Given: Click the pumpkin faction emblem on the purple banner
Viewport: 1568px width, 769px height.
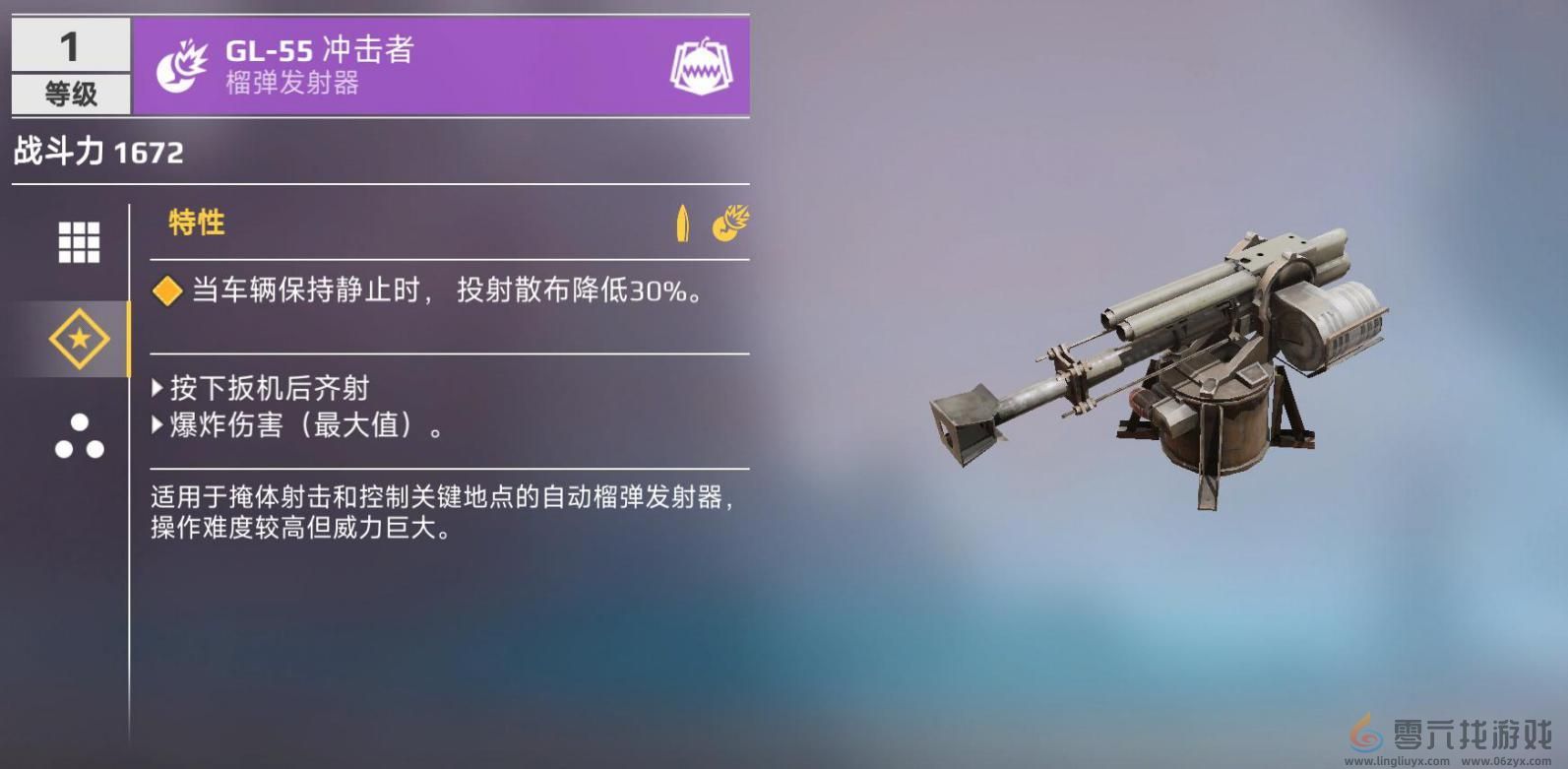Looking at the screenshot, I should 703,63.
